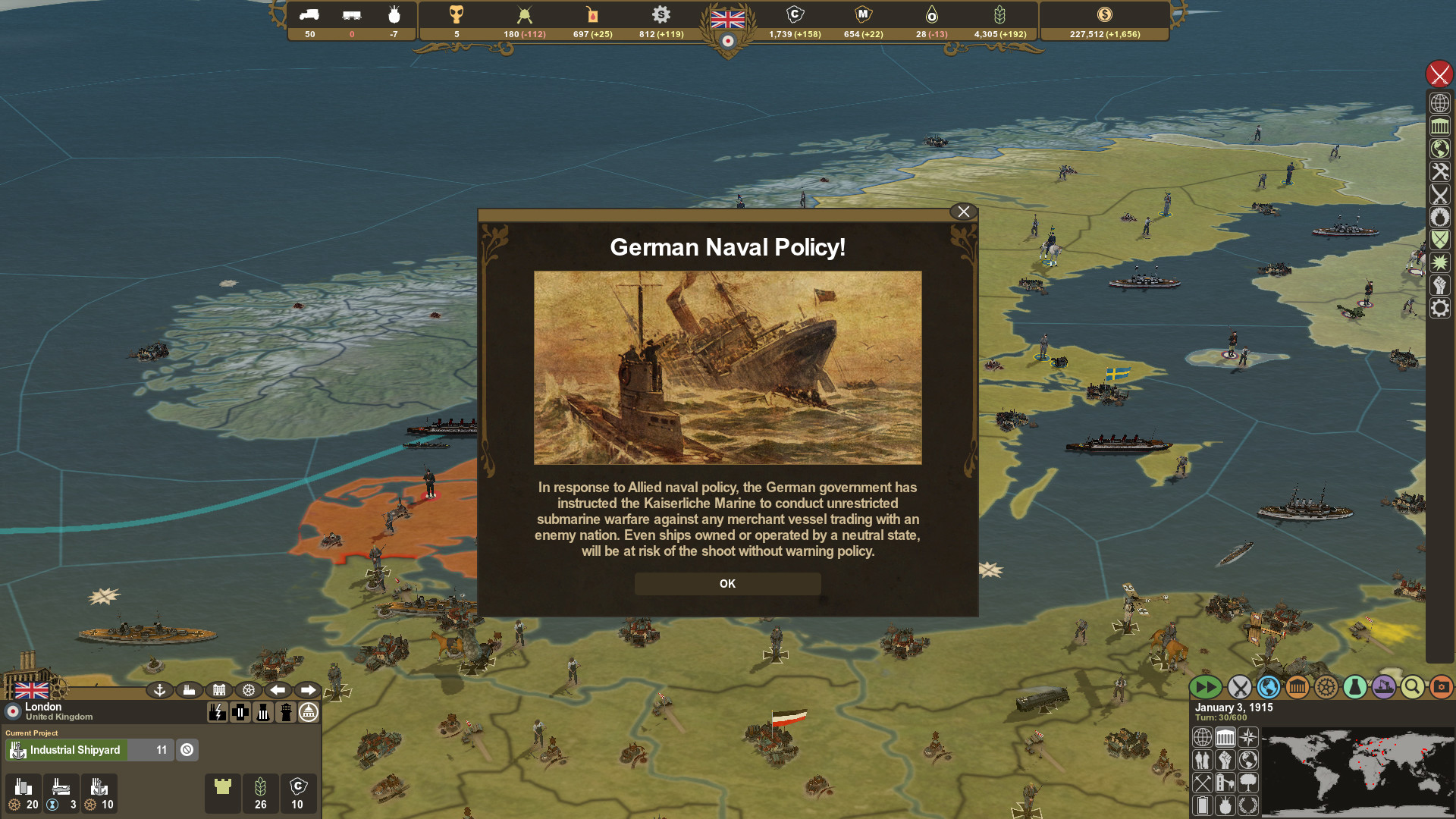Open the production panel via the gear icon
Viewport: 1456px width, 819px height.
(1326, 688)
